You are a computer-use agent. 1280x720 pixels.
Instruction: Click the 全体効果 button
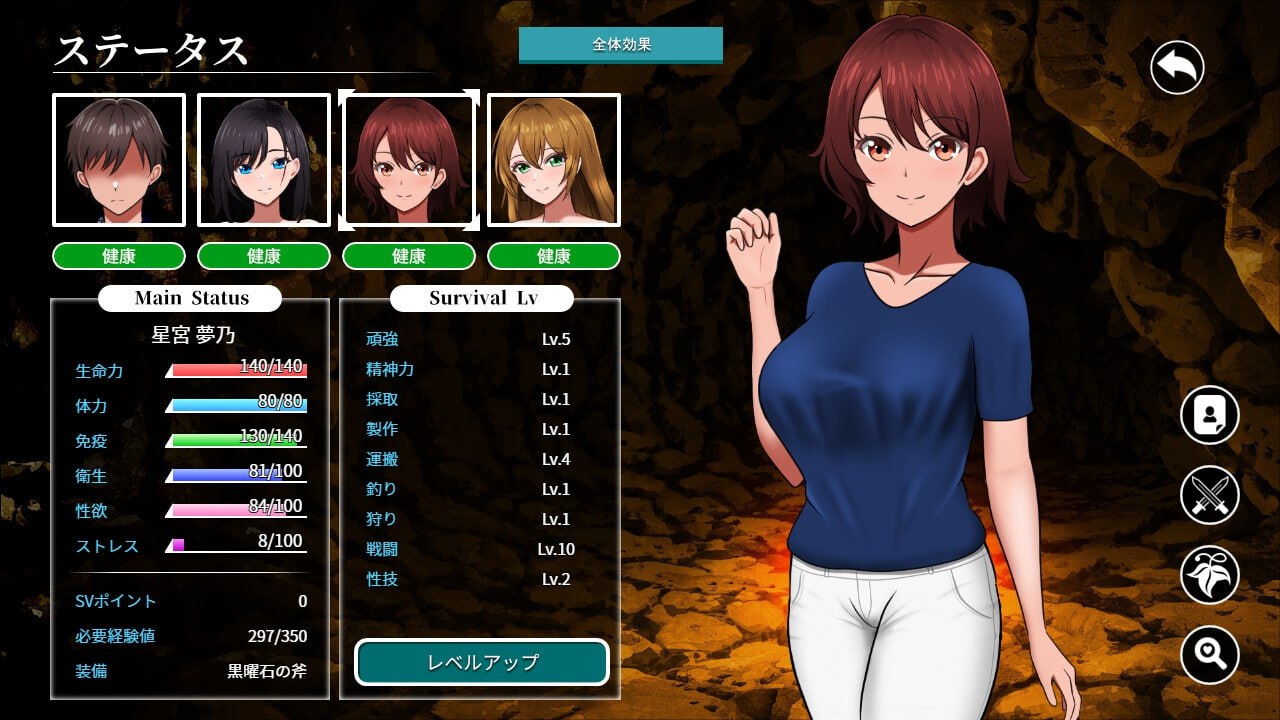[x=620, y=44]
